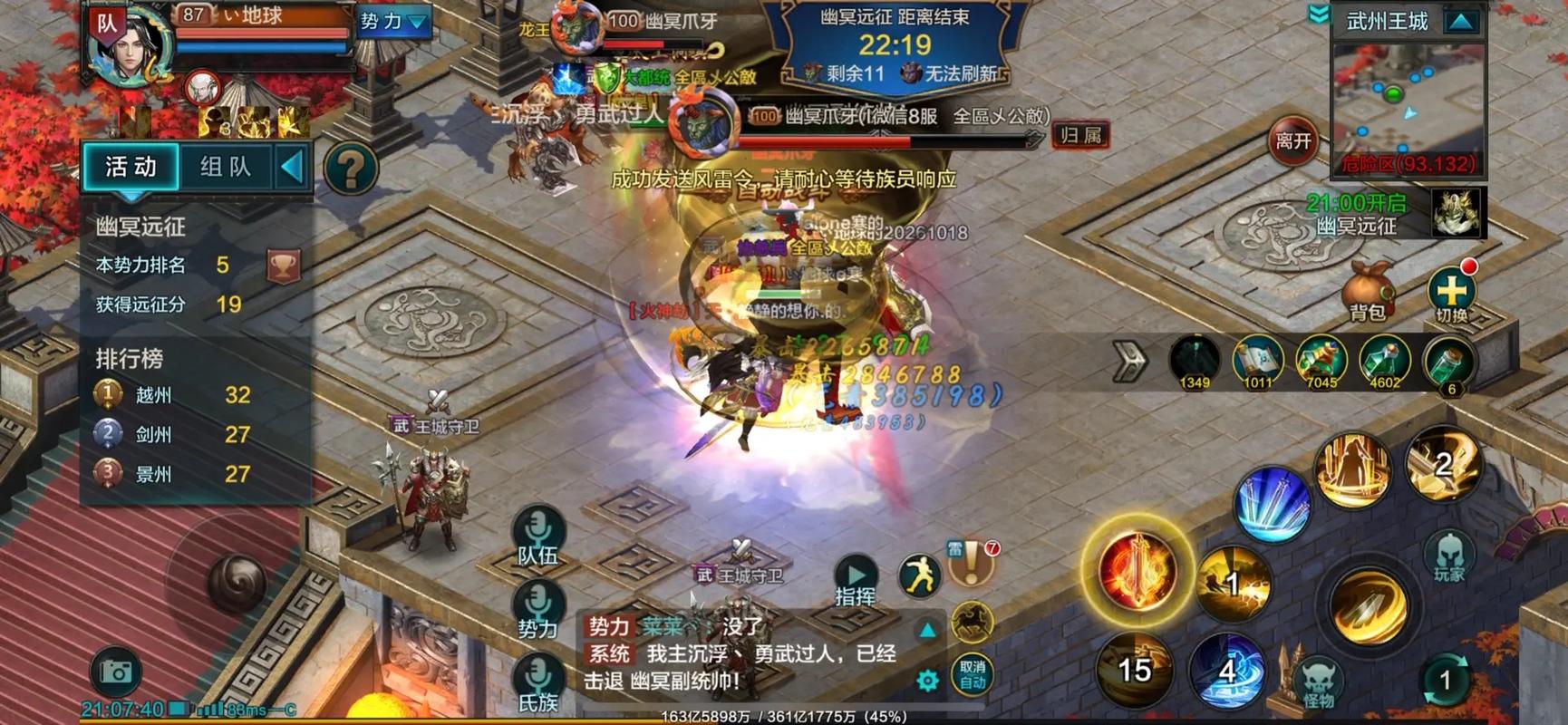Viewport: 1568px width, 725px height.
Task: Tap the 队伍 voice microphone button
Action: [x=538, y=535]
